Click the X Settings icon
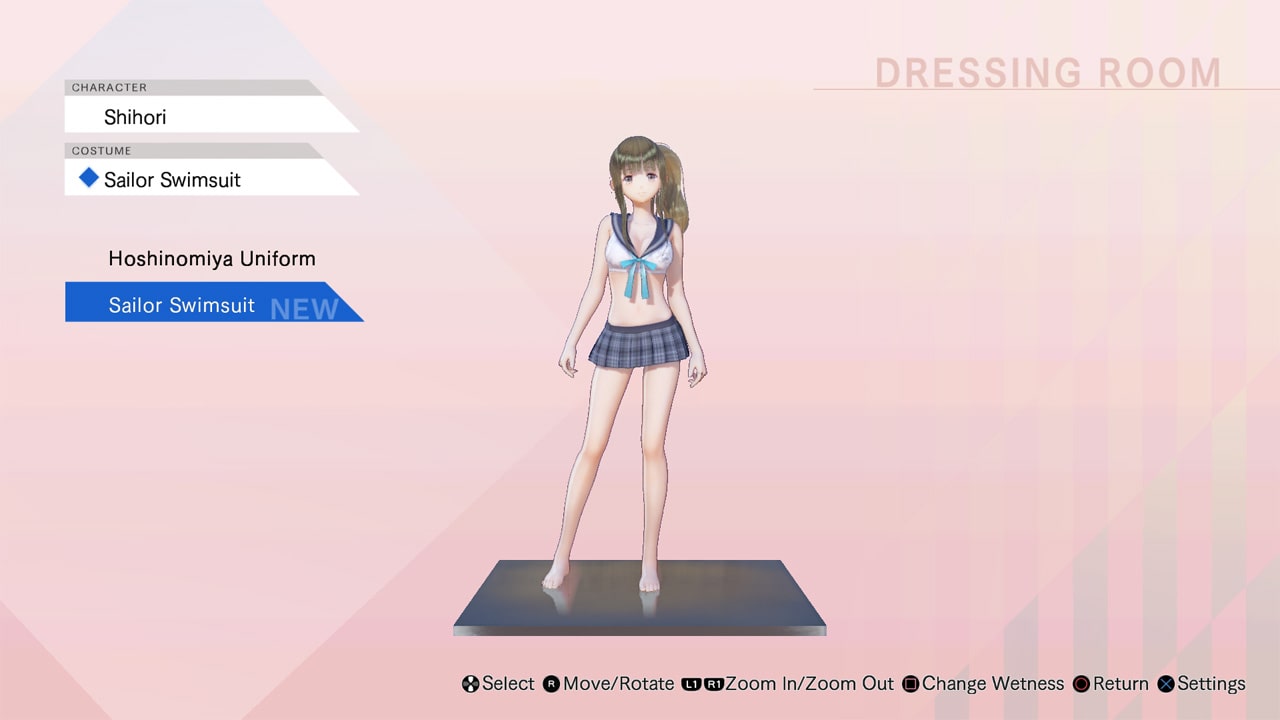The image size is (1280, 720). point(1165,684)
